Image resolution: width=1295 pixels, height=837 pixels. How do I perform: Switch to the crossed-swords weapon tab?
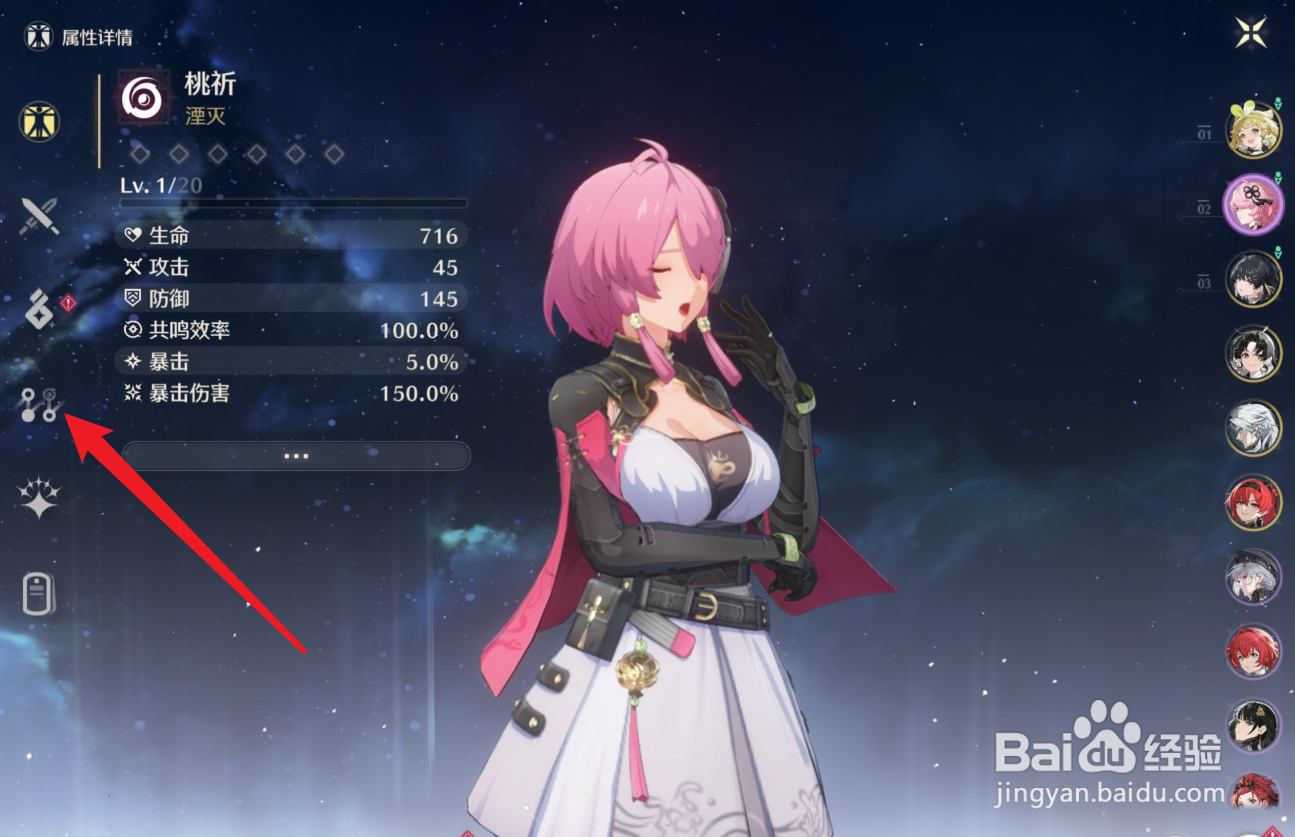pos(41,215)
